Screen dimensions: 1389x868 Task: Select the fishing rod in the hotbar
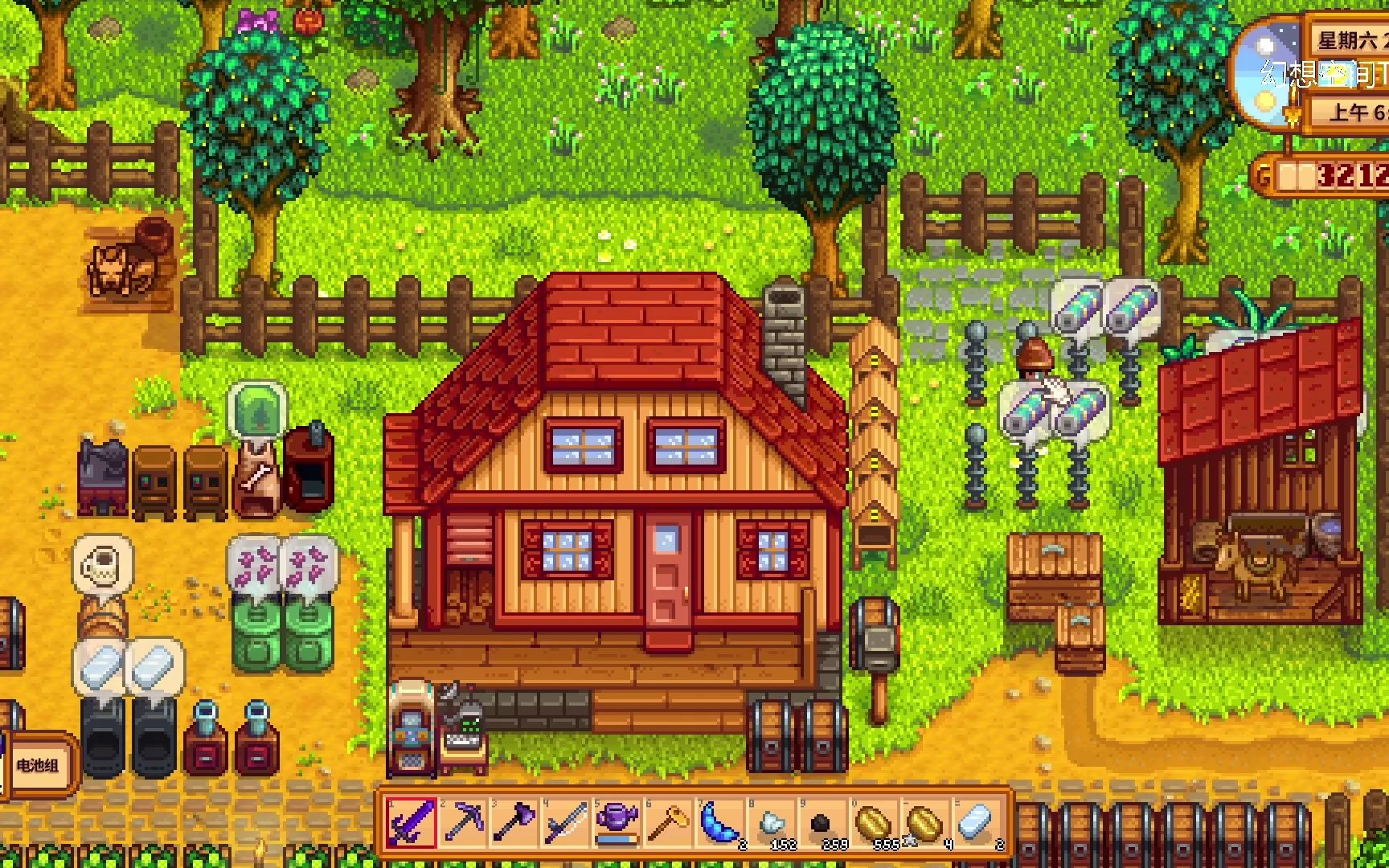566,823
